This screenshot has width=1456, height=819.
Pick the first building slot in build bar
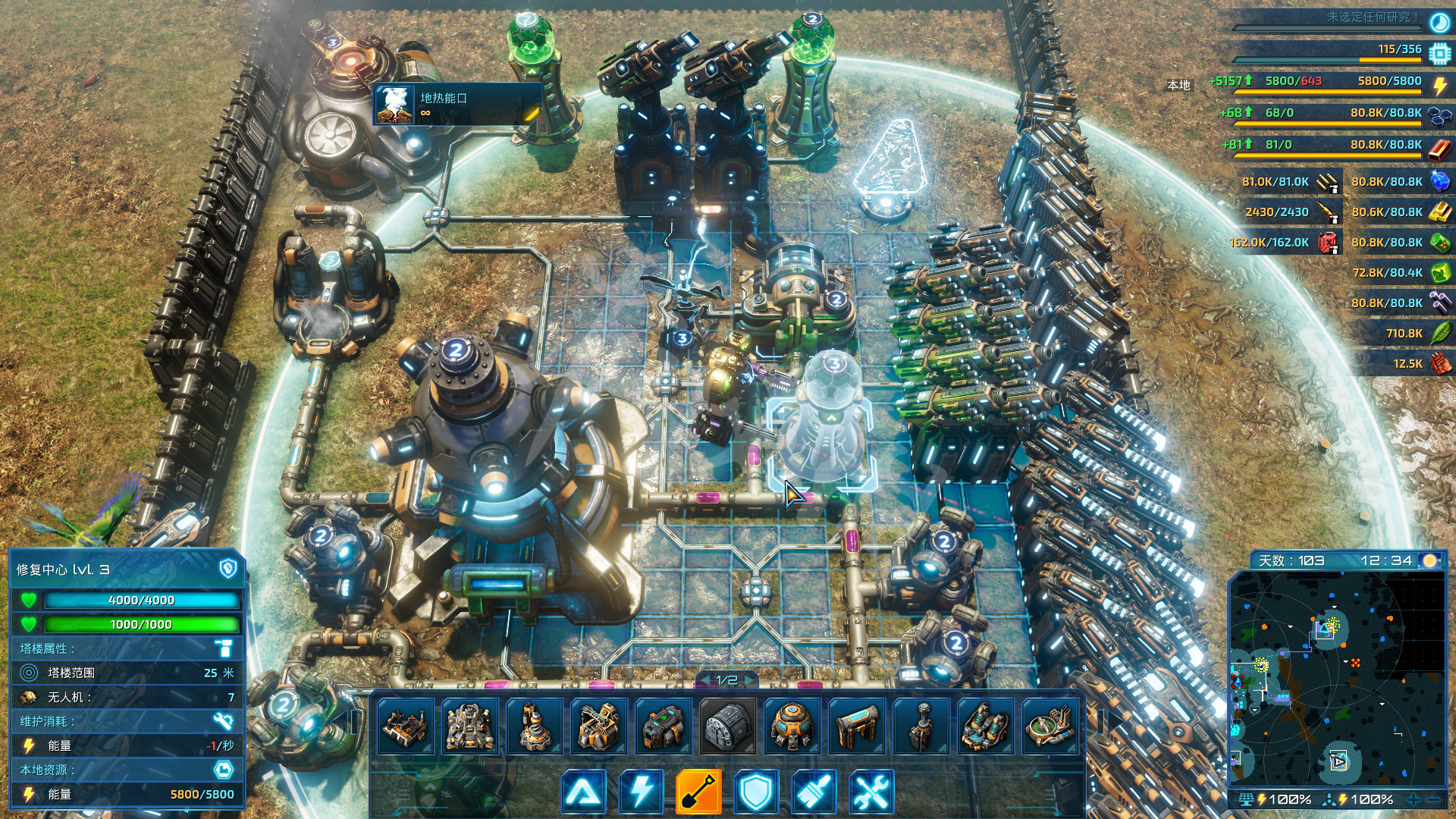pos(406,726)
